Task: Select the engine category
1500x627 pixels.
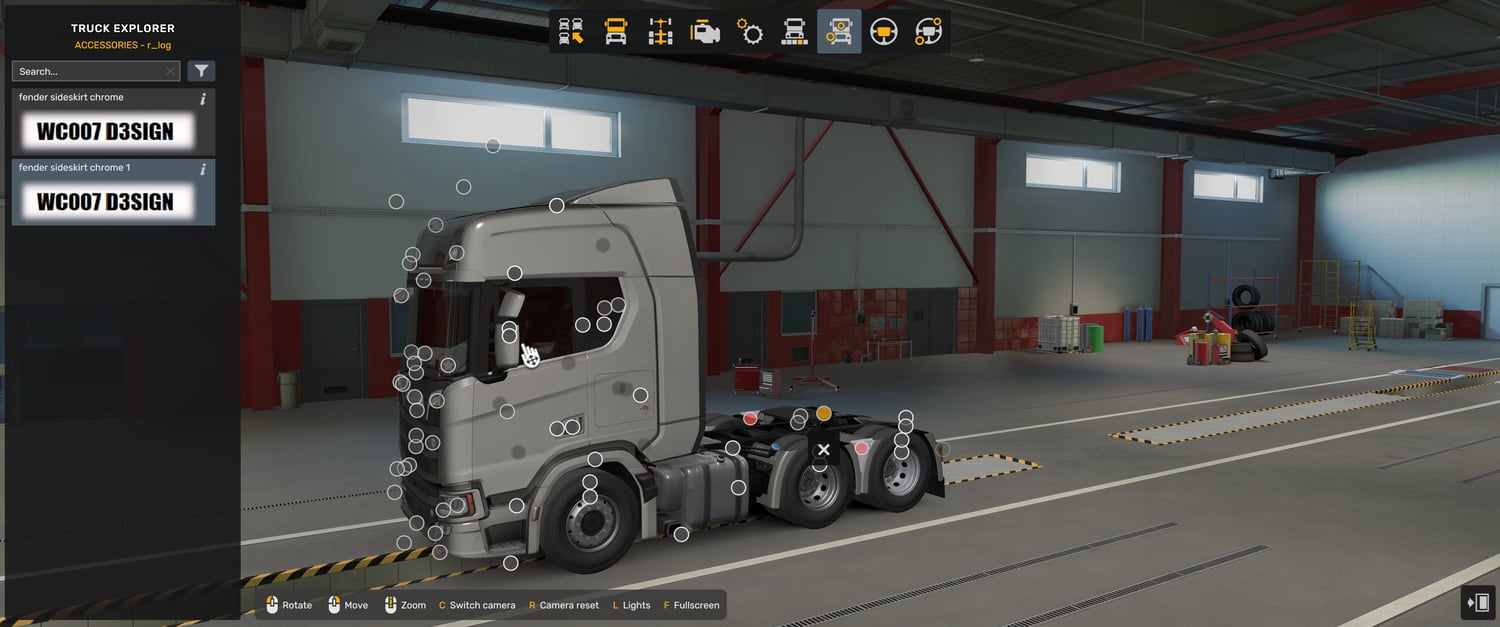Action: tap(705, 32)
